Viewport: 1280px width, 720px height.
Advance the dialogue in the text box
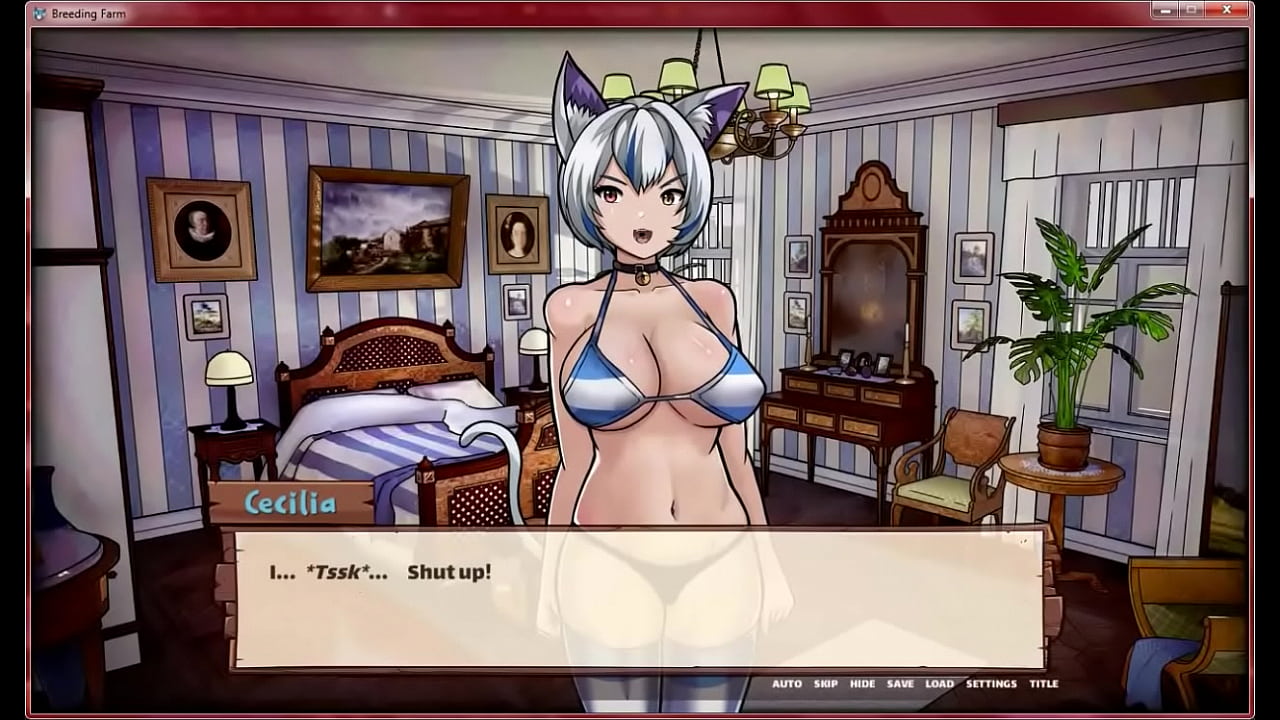[640, 600]
